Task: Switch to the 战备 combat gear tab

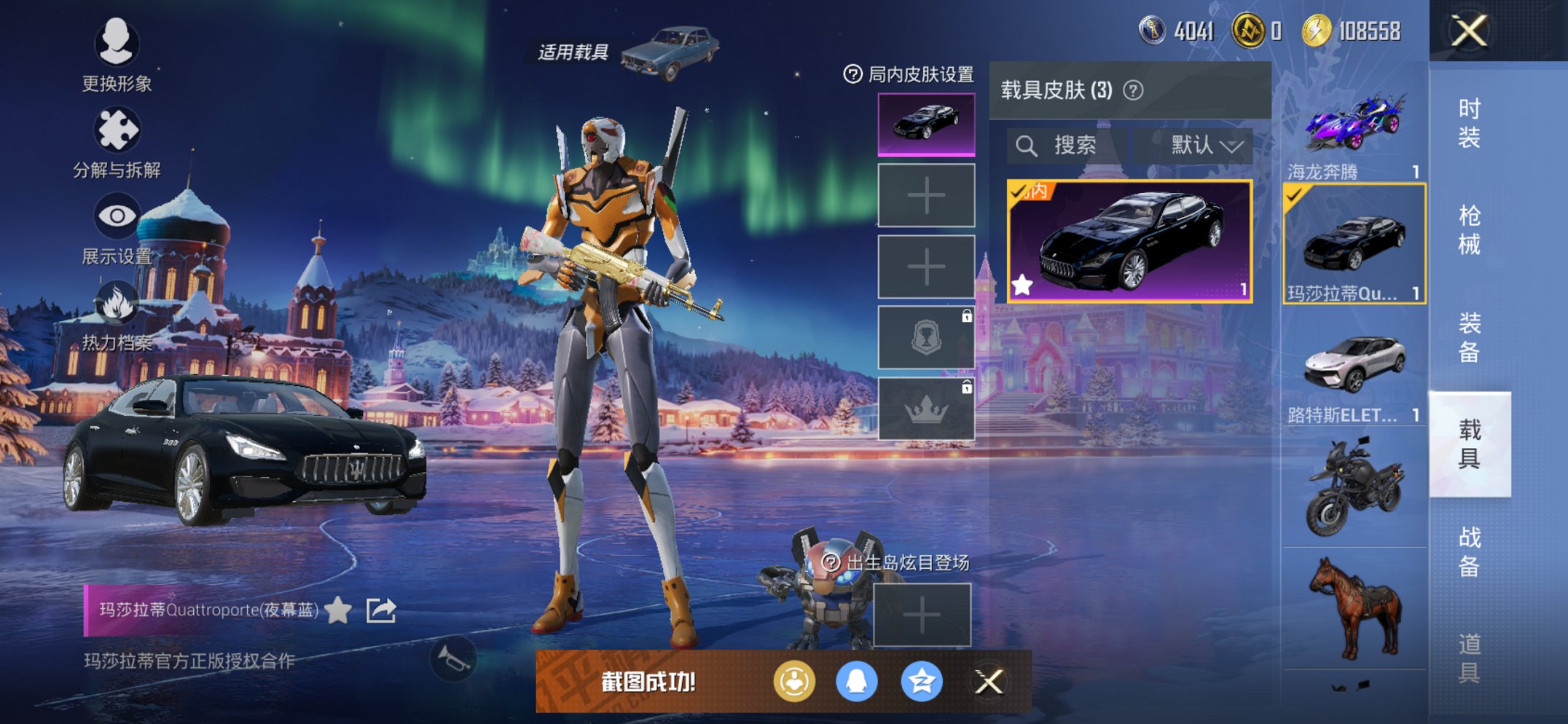Action: click(x=1469, y=551)
